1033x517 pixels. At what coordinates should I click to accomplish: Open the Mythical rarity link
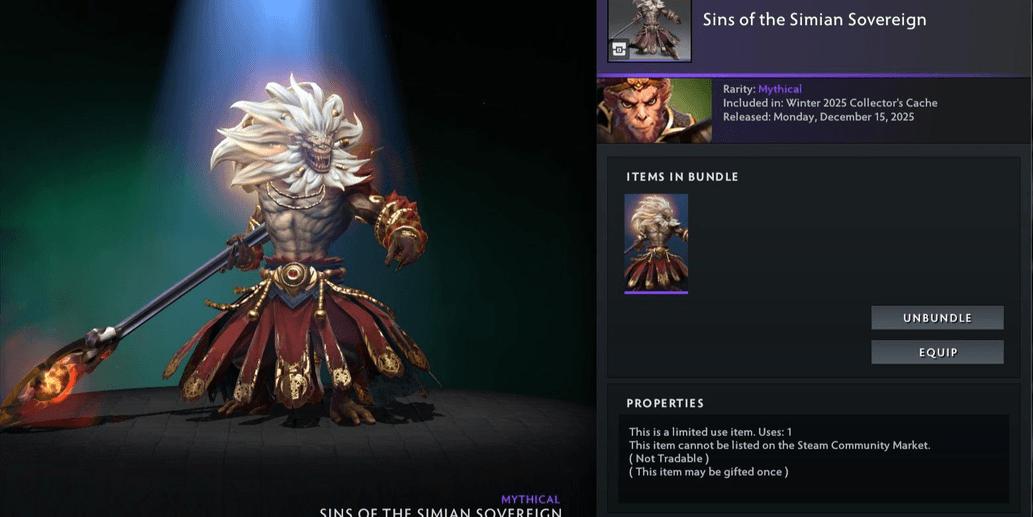pyautogui.click(x=780, y=89)
